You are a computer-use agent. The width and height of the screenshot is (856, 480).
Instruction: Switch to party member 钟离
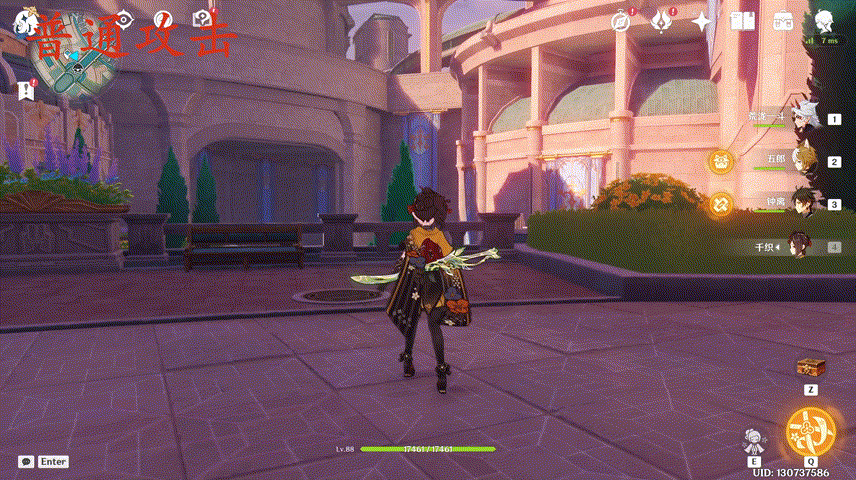801,203
